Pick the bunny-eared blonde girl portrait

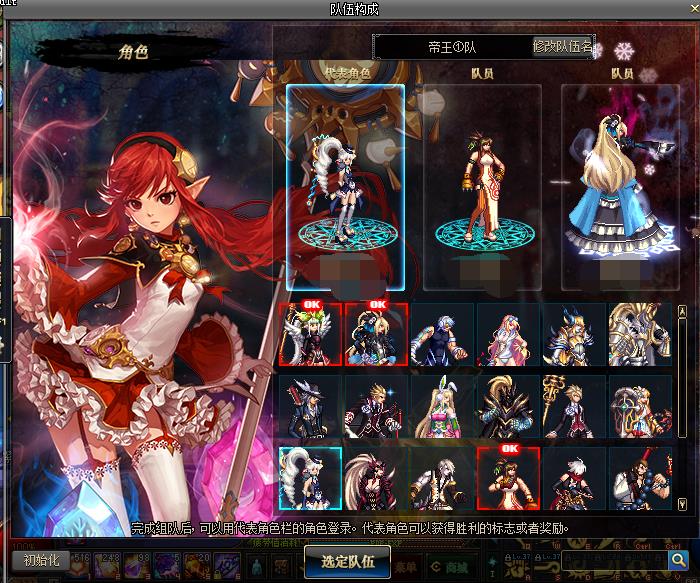click(x=442, y=407)
